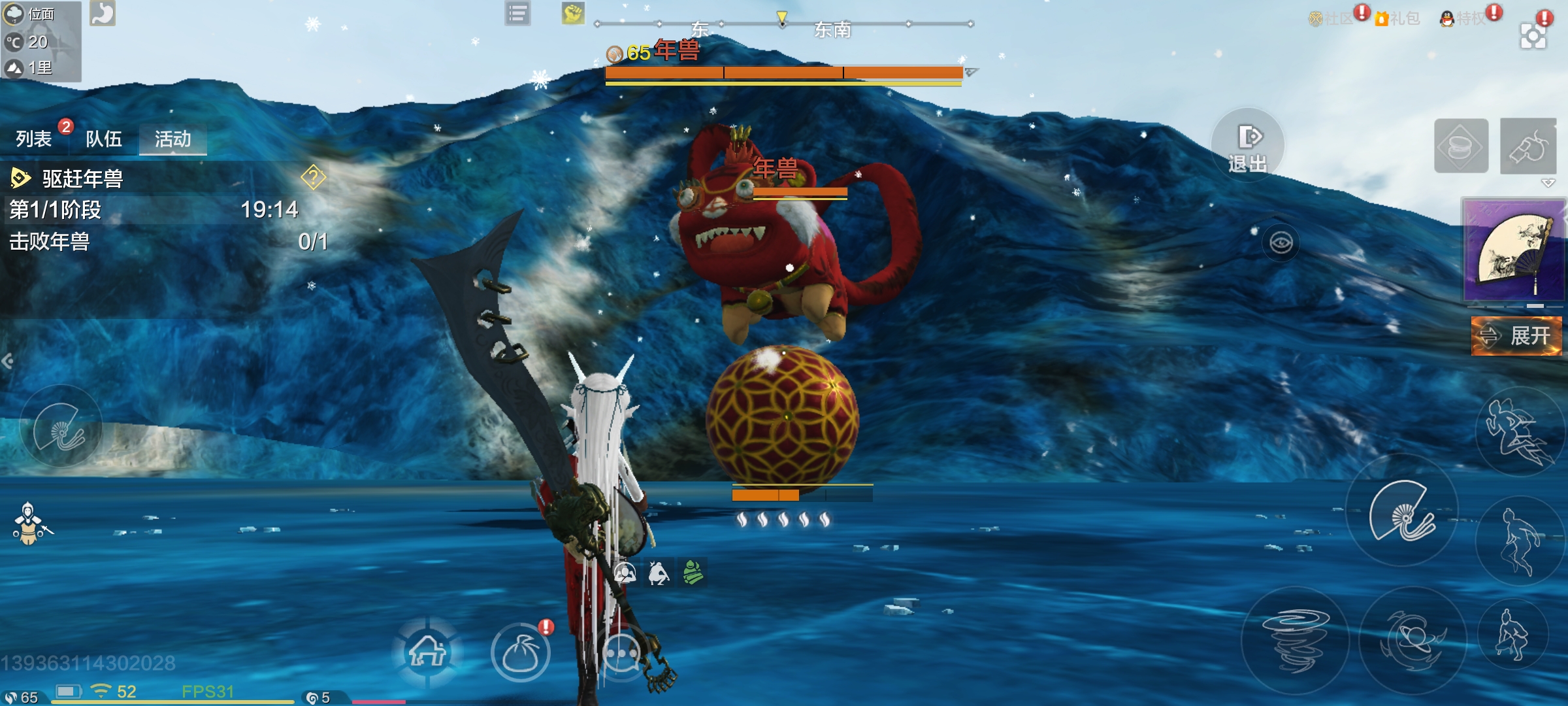Exit the event with 退出 button
Screen dimensions: 1568x706
[x=1248, y=146]
